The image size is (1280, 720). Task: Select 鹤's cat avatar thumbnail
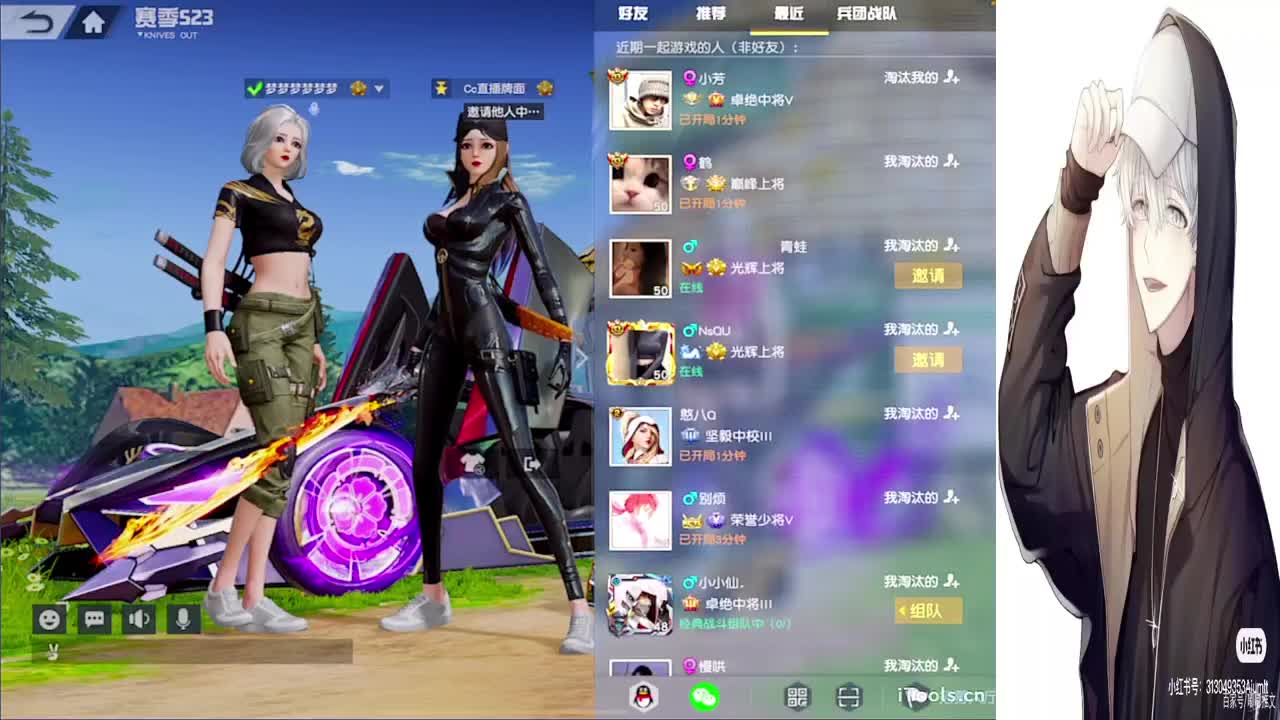pos(640,184)
